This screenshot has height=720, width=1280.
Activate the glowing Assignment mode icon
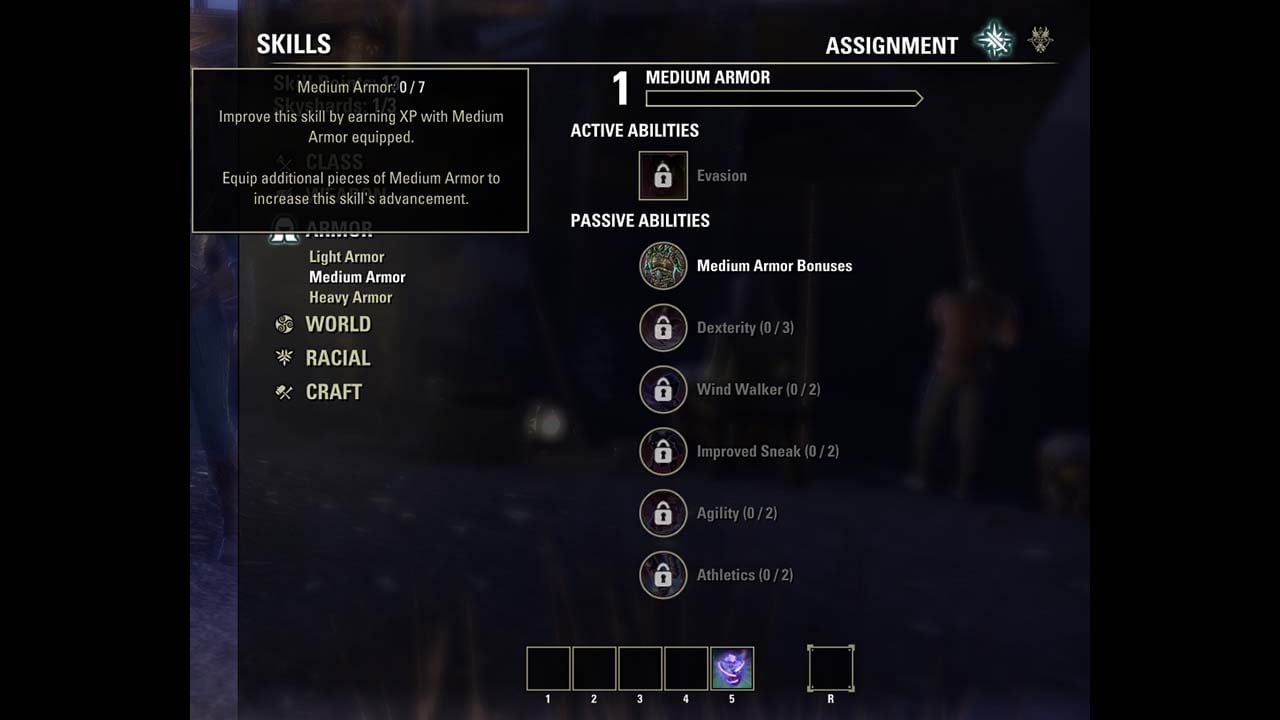point(994,42)
